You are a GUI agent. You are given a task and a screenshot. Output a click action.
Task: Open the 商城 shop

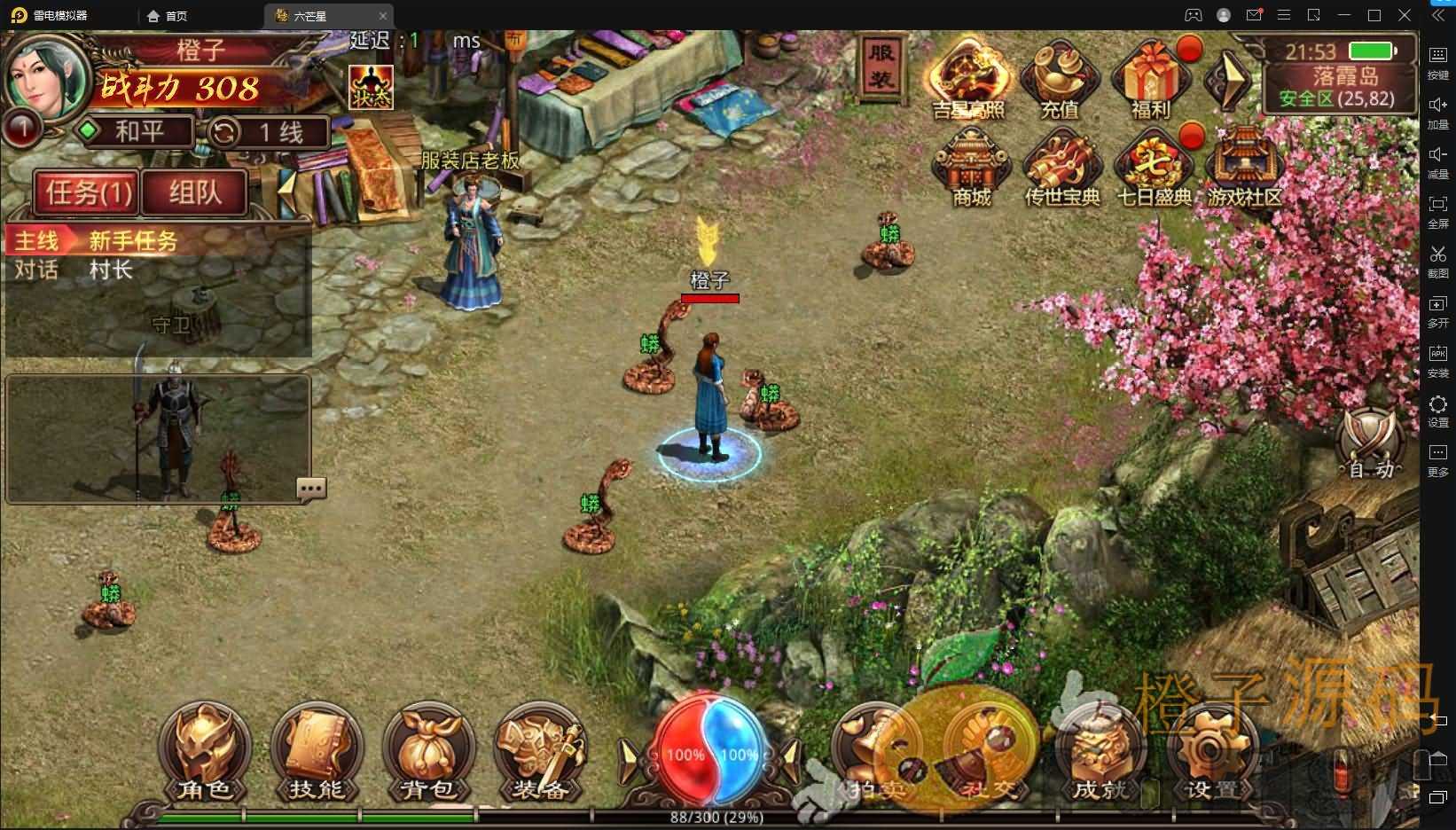pyautogui.click(x=972, y=167)
